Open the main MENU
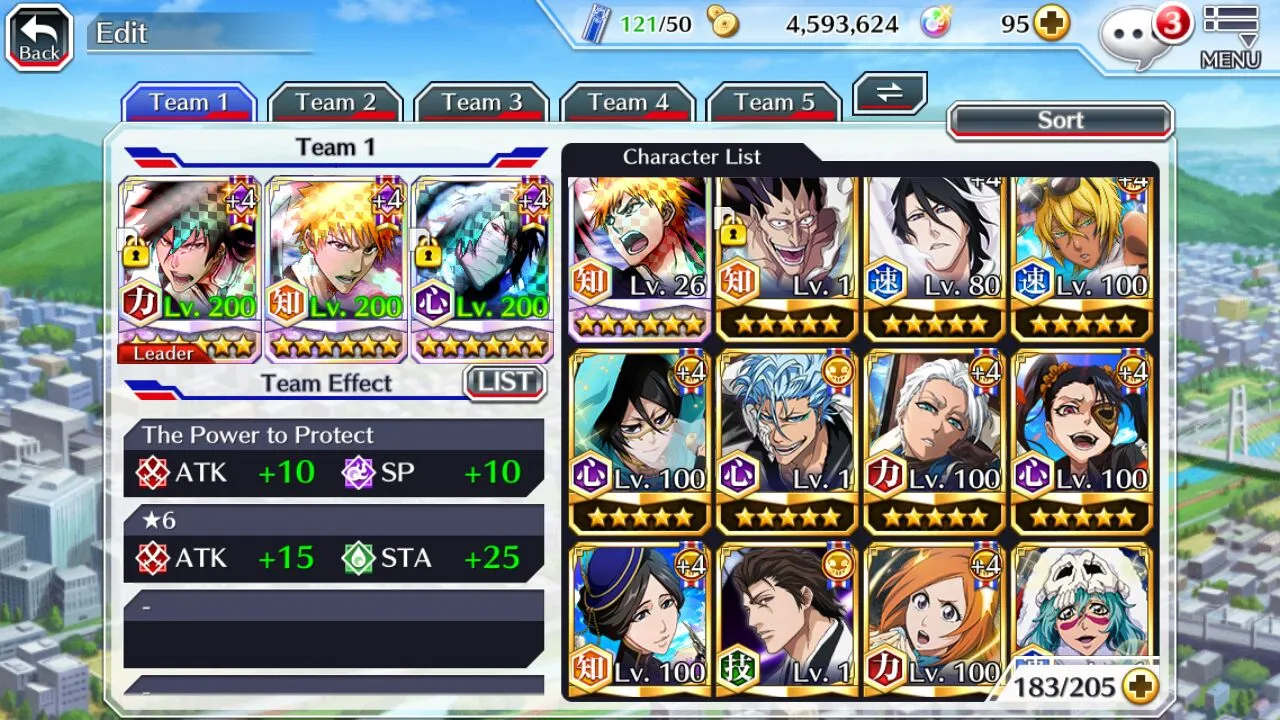The width and height of the screenshot is (1280, 720). 1230,38
